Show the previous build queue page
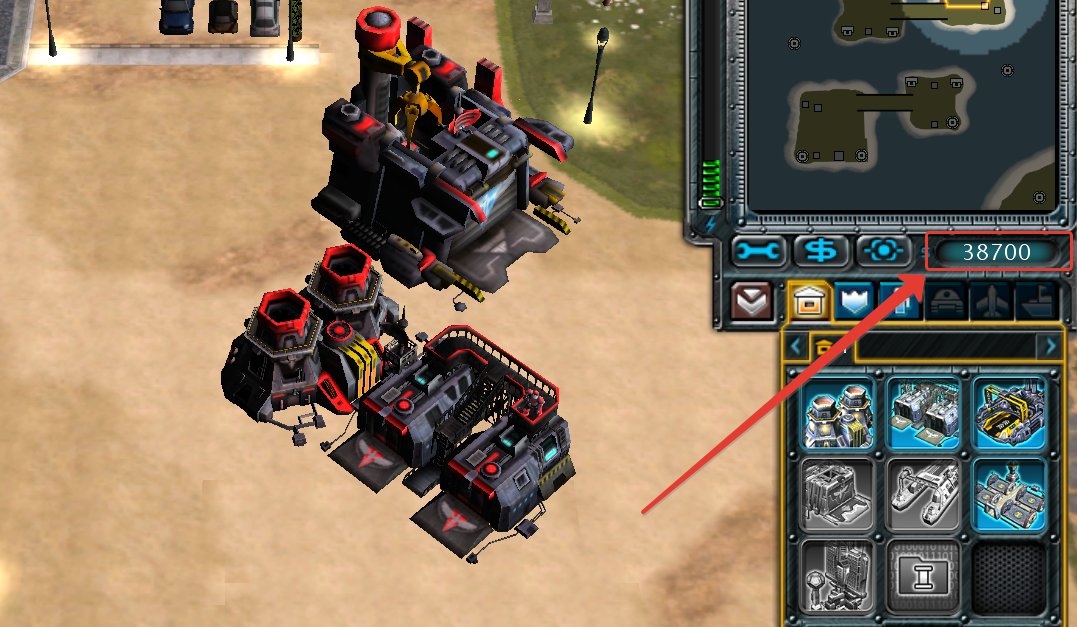Viewport: 1077px width, 627px height. point(796,346)
